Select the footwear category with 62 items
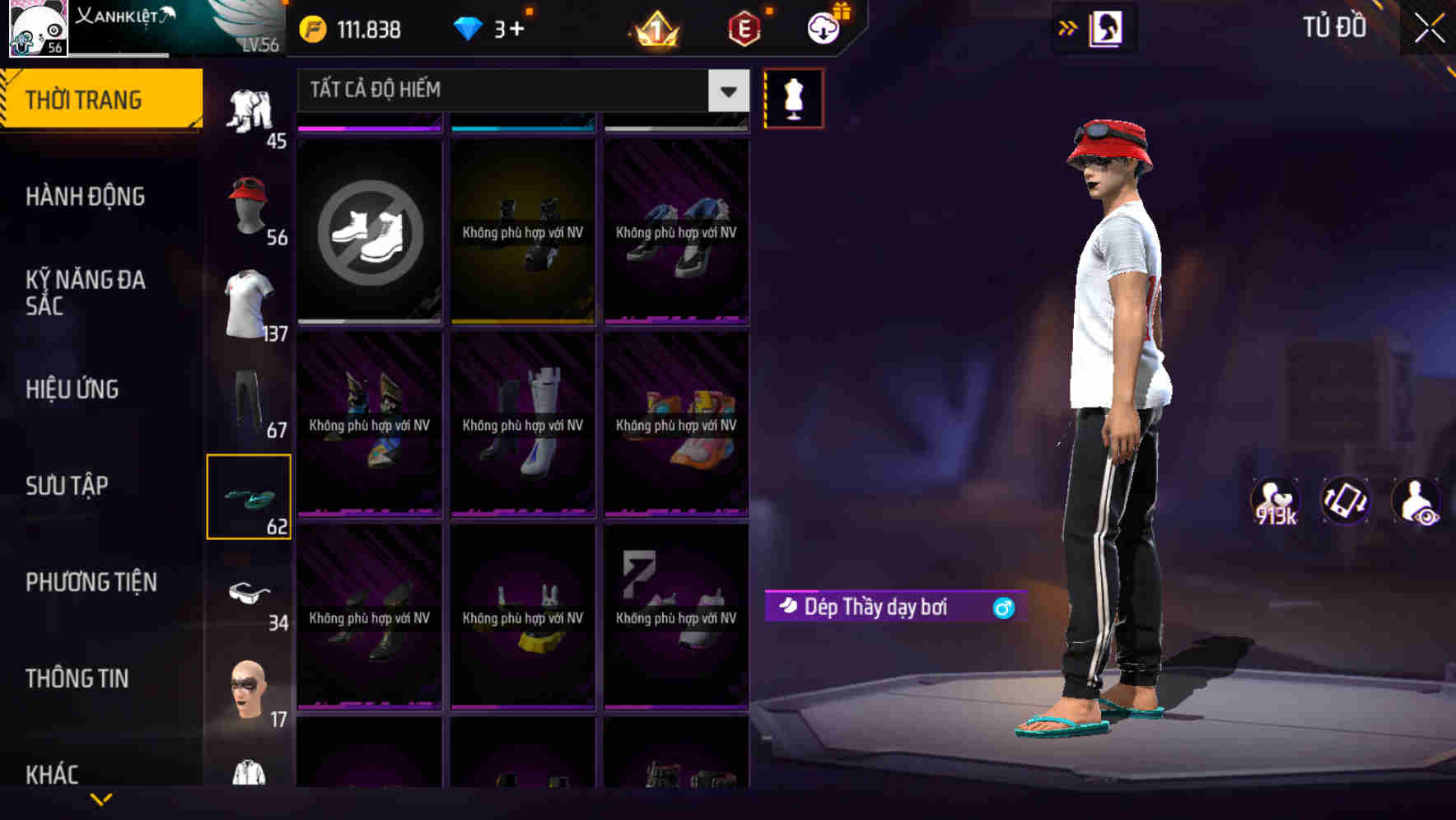This screenshot has height=820, width=1456. (250, 494)
